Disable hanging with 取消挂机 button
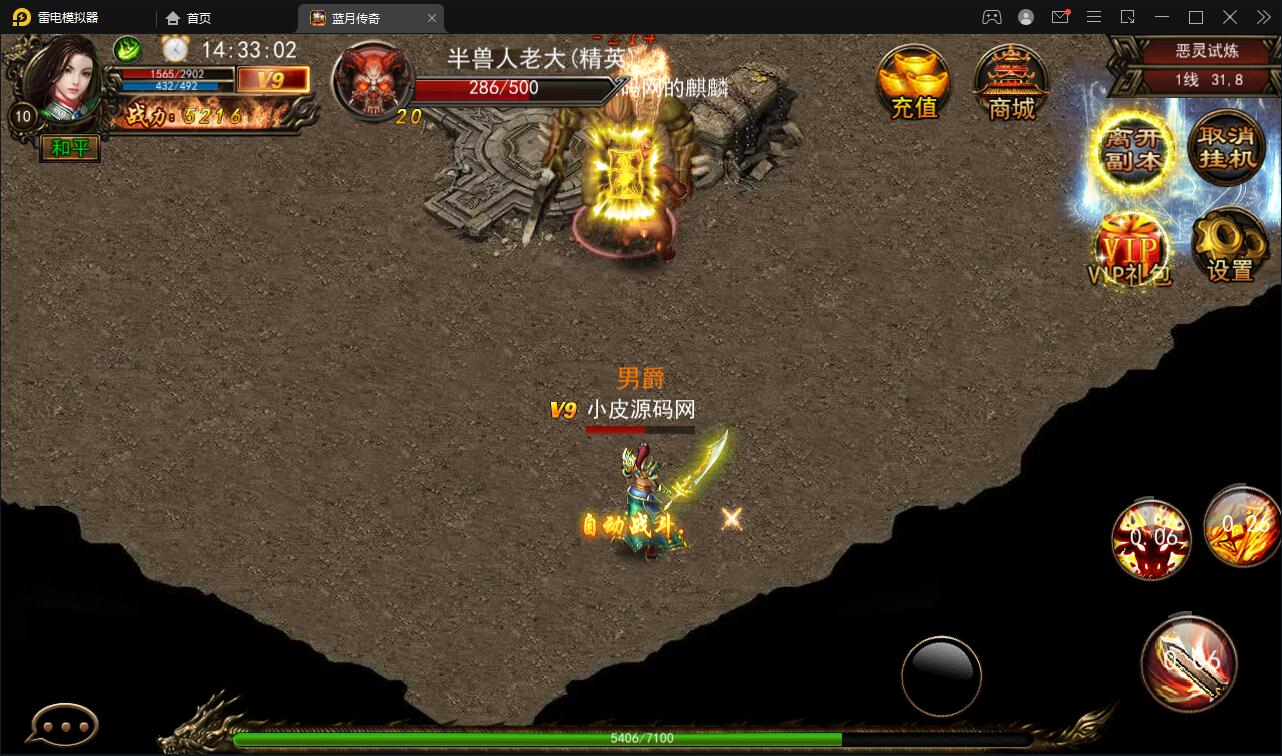 point(1226,150)
